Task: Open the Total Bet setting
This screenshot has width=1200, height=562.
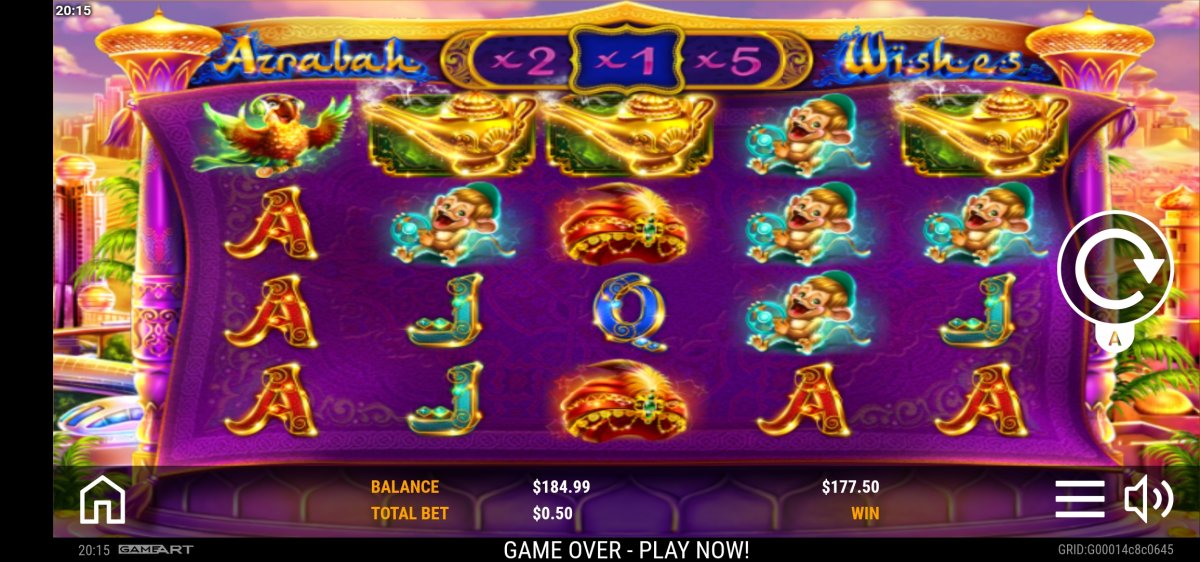Action: coord(410,513)
